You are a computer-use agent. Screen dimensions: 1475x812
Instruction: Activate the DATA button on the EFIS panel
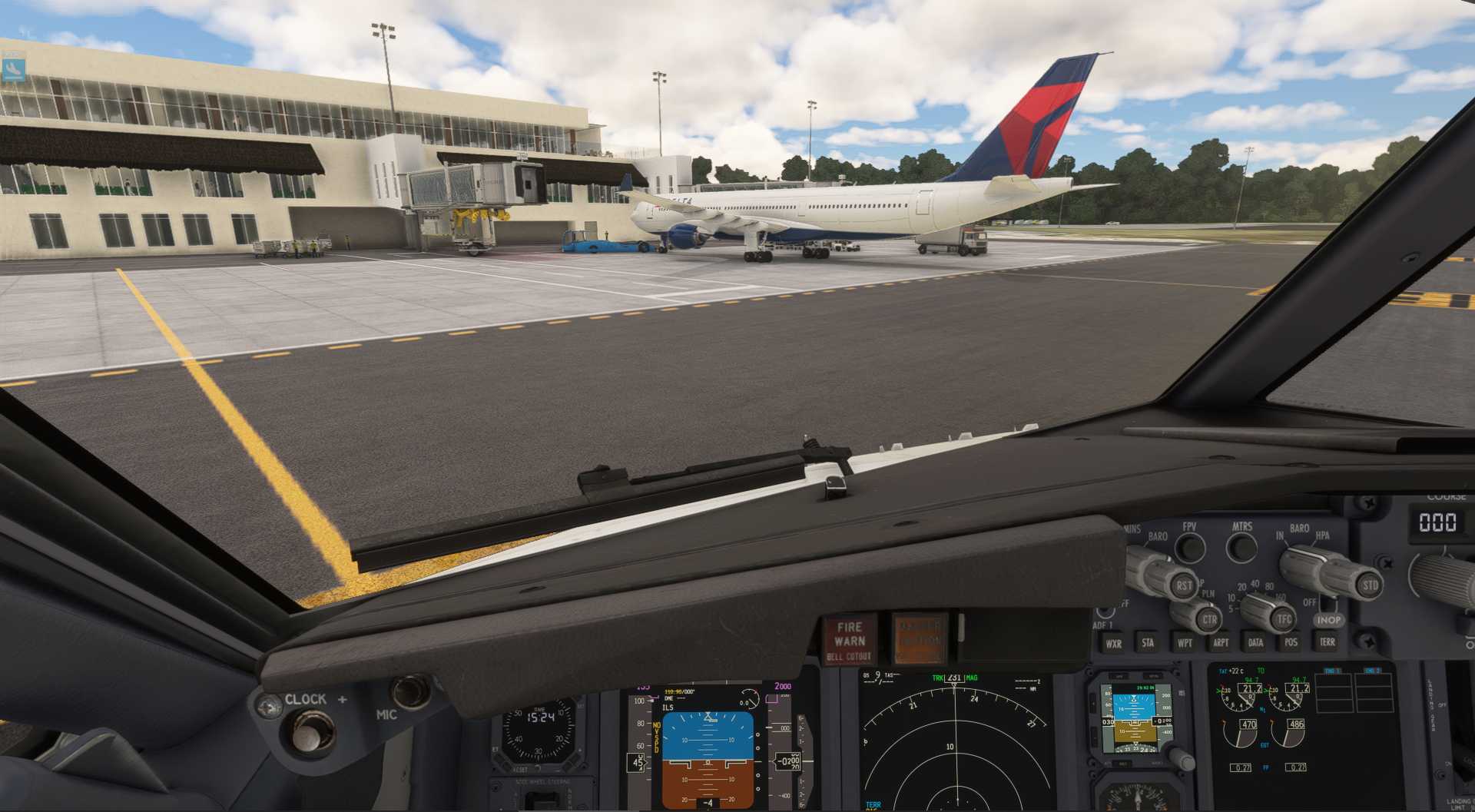[x=1255, y=643]
